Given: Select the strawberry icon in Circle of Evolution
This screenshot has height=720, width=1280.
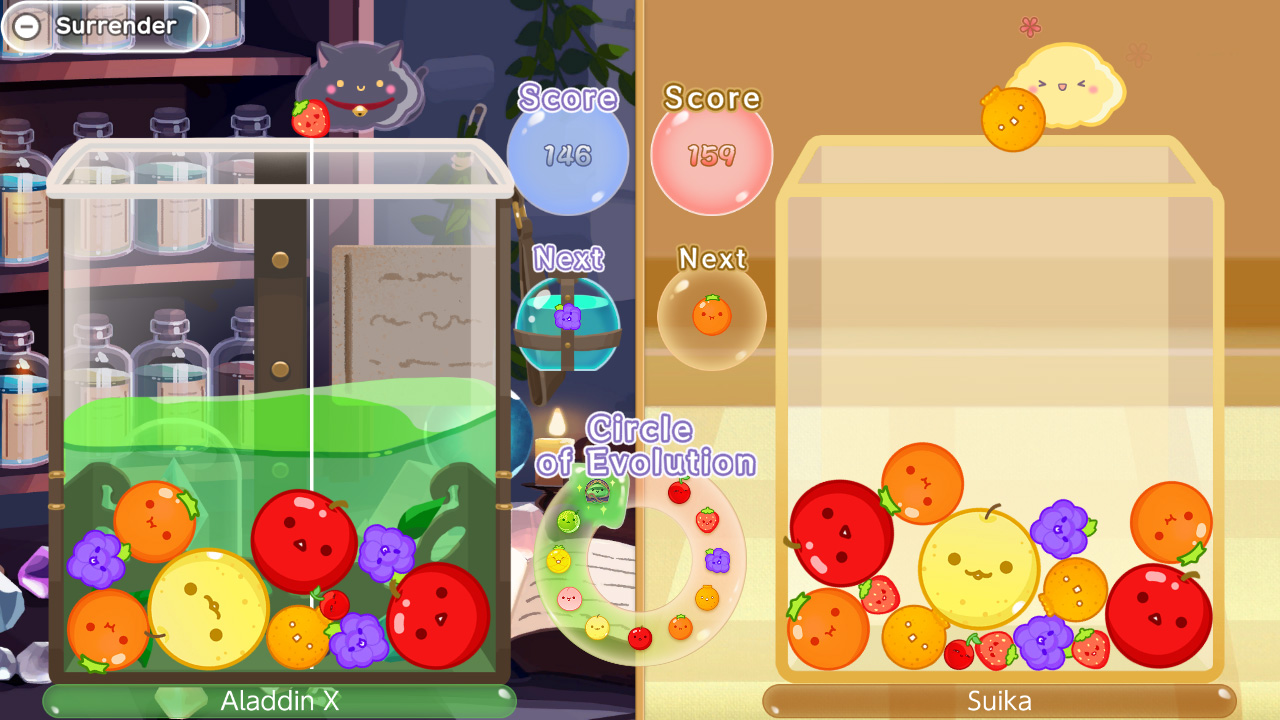Looking at the screenshot, I should (x=707, y=520).
